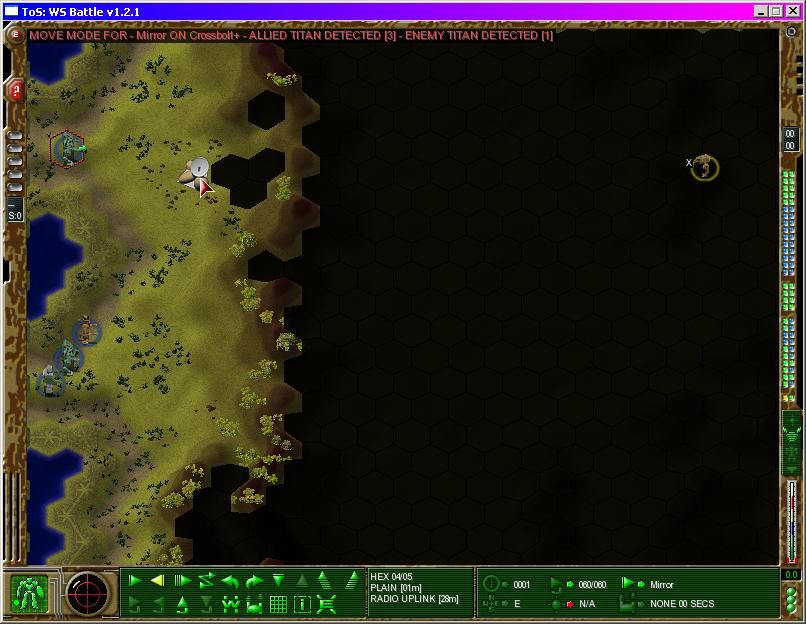Click the curved turn-right arrow

point(254,581)
